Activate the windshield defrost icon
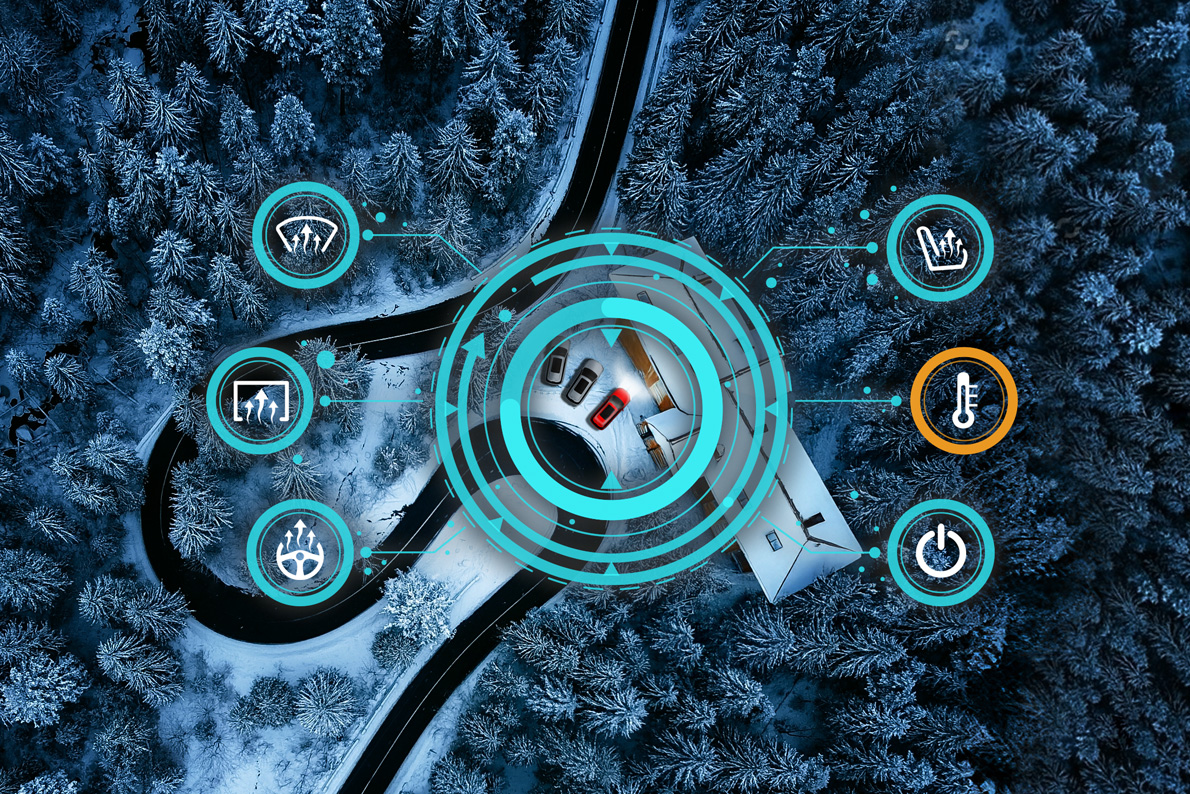This screenshot has width=1190, height=794. coord(305,238)
